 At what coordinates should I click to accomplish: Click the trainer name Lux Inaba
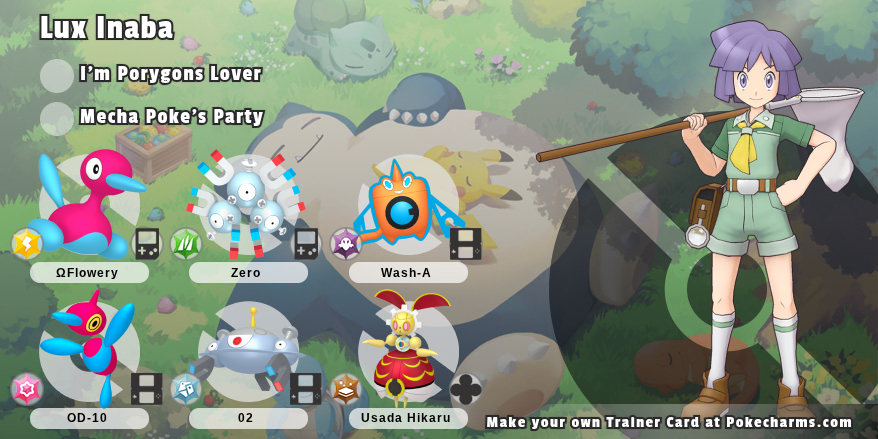tap(107, 28)
